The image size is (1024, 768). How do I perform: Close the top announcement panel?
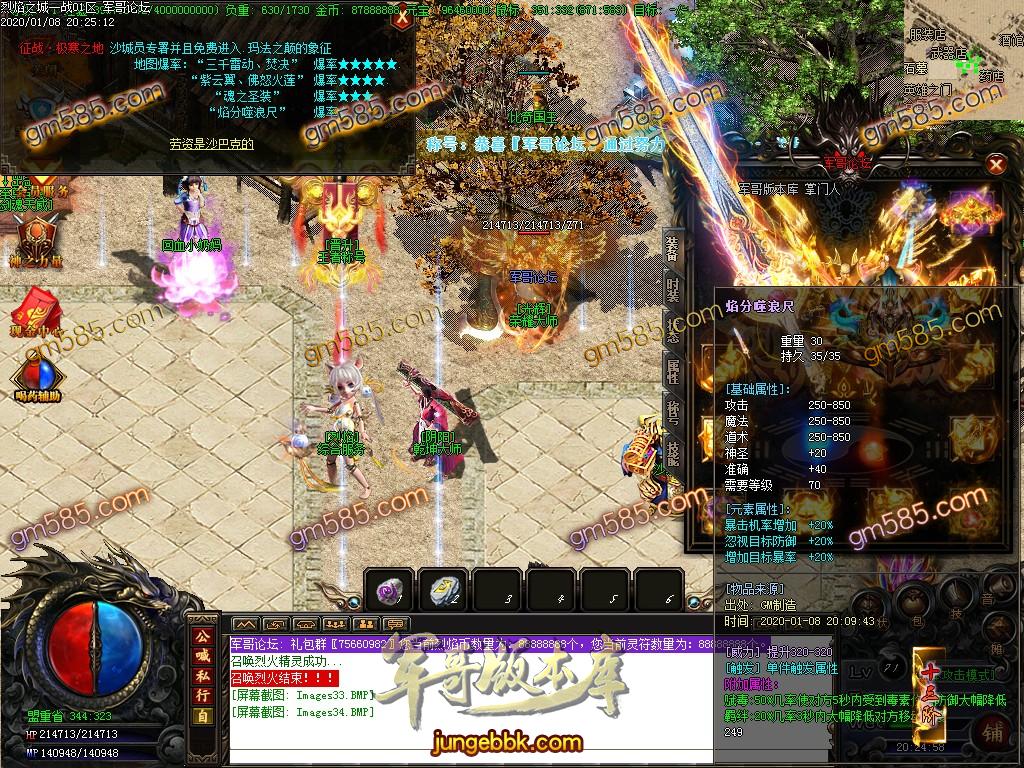coord(402,17)
